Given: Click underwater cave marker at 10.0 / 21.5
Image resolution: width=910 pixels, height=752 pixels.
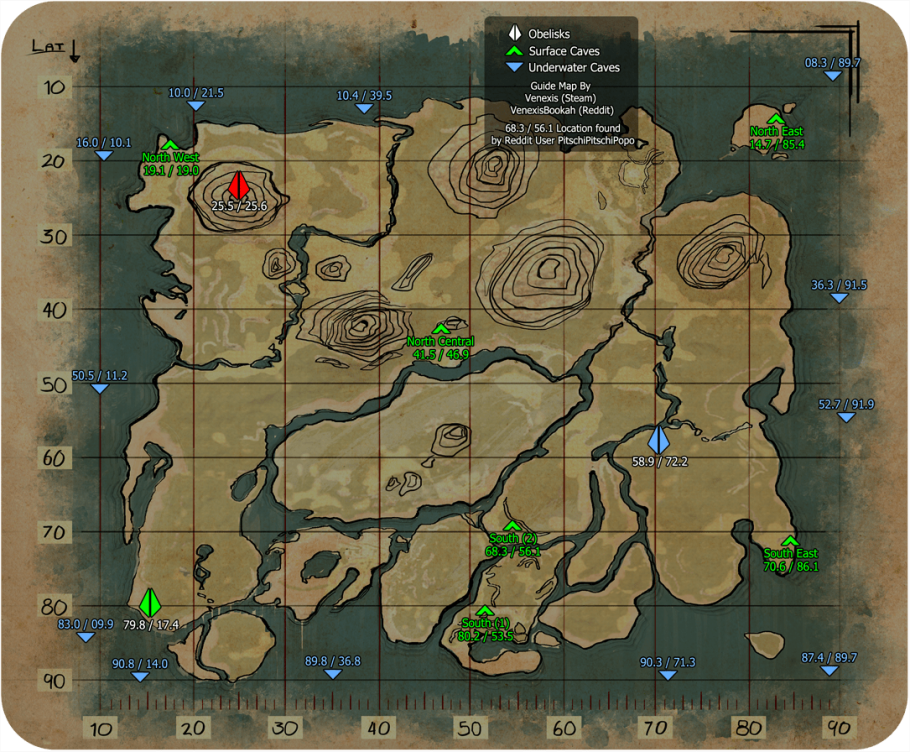Looking at the screenshot, I should point(196,106).
